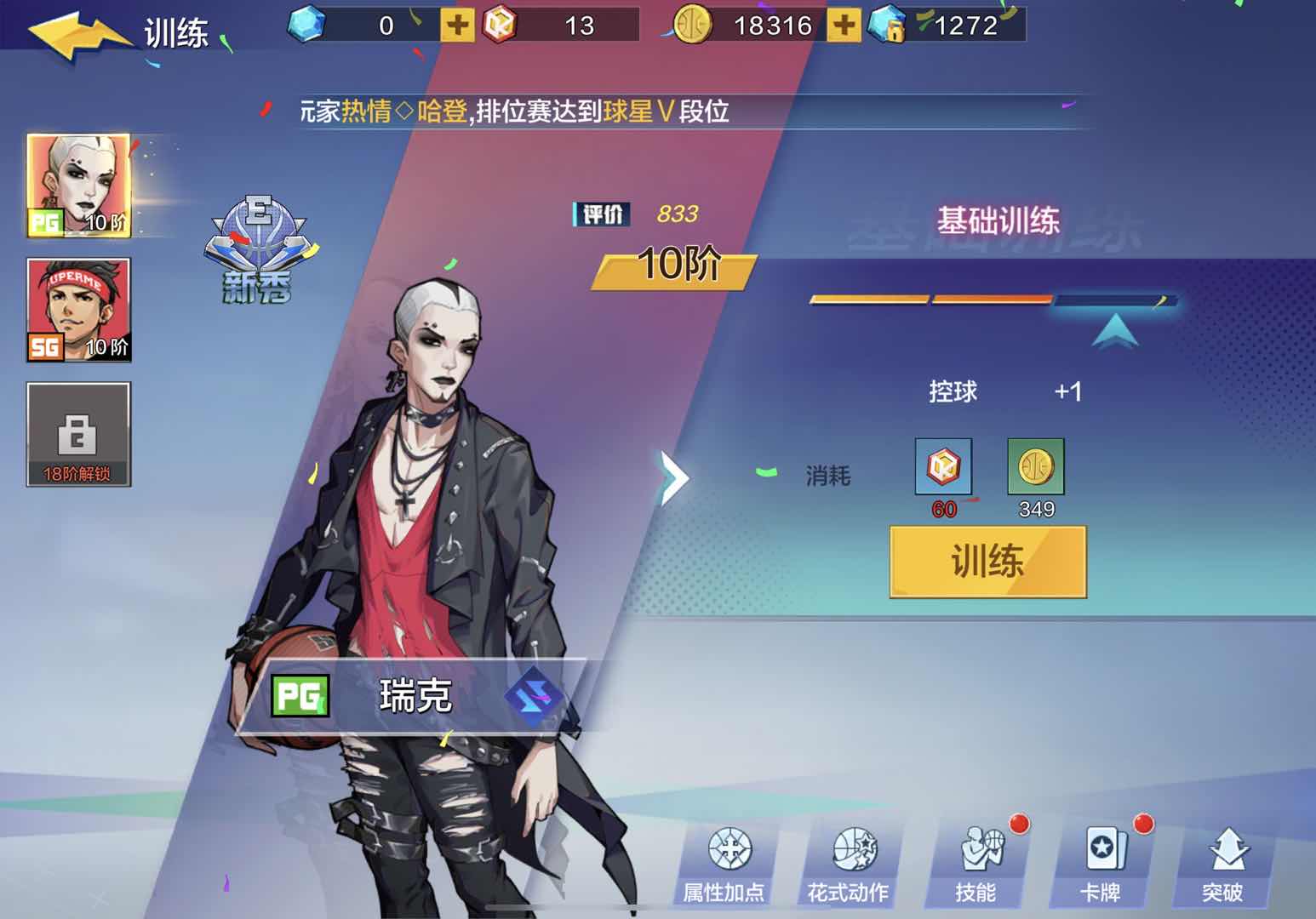
Task: Select the PG character portrait thumbnail
Action: point(78,186)
